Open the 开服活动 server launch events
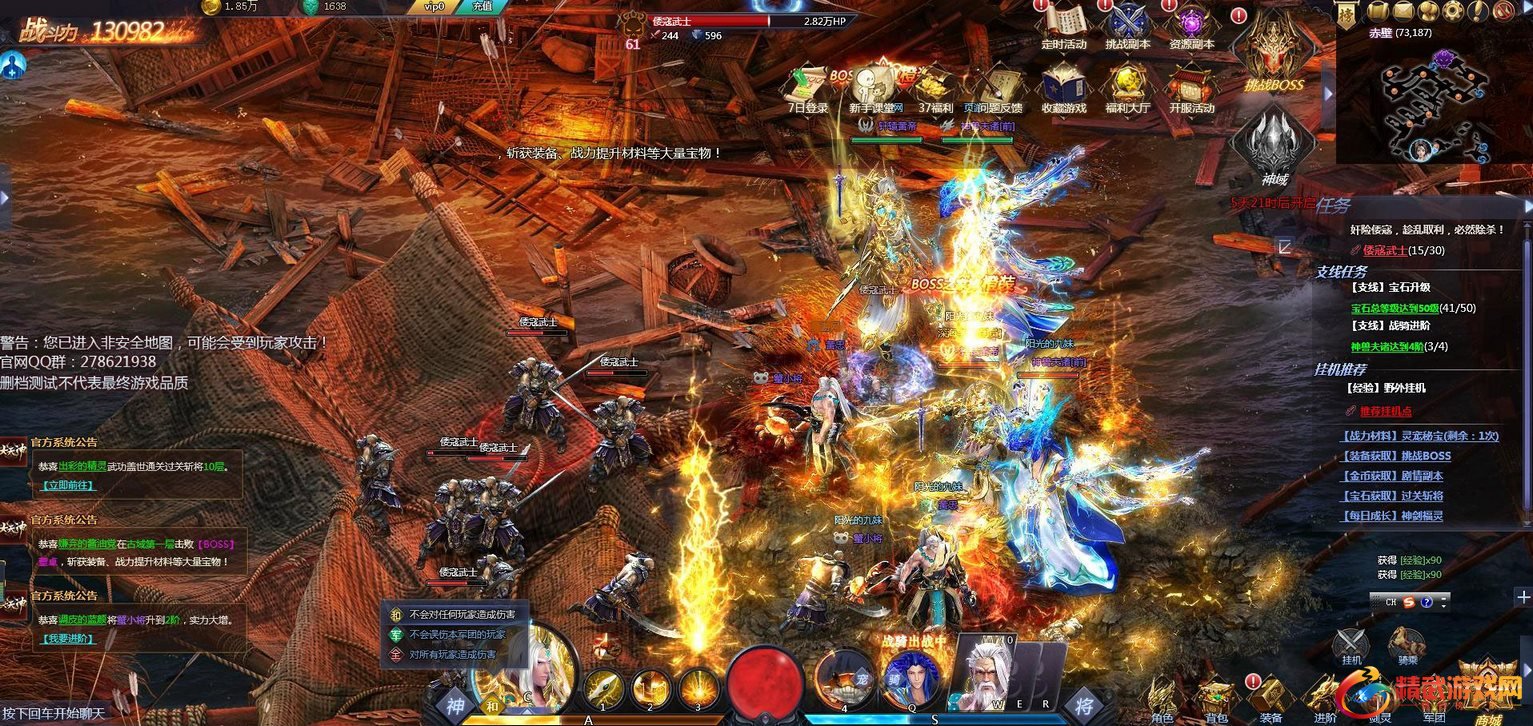1533x726 pixels. pyautogui.click(x=1191, y=85)
